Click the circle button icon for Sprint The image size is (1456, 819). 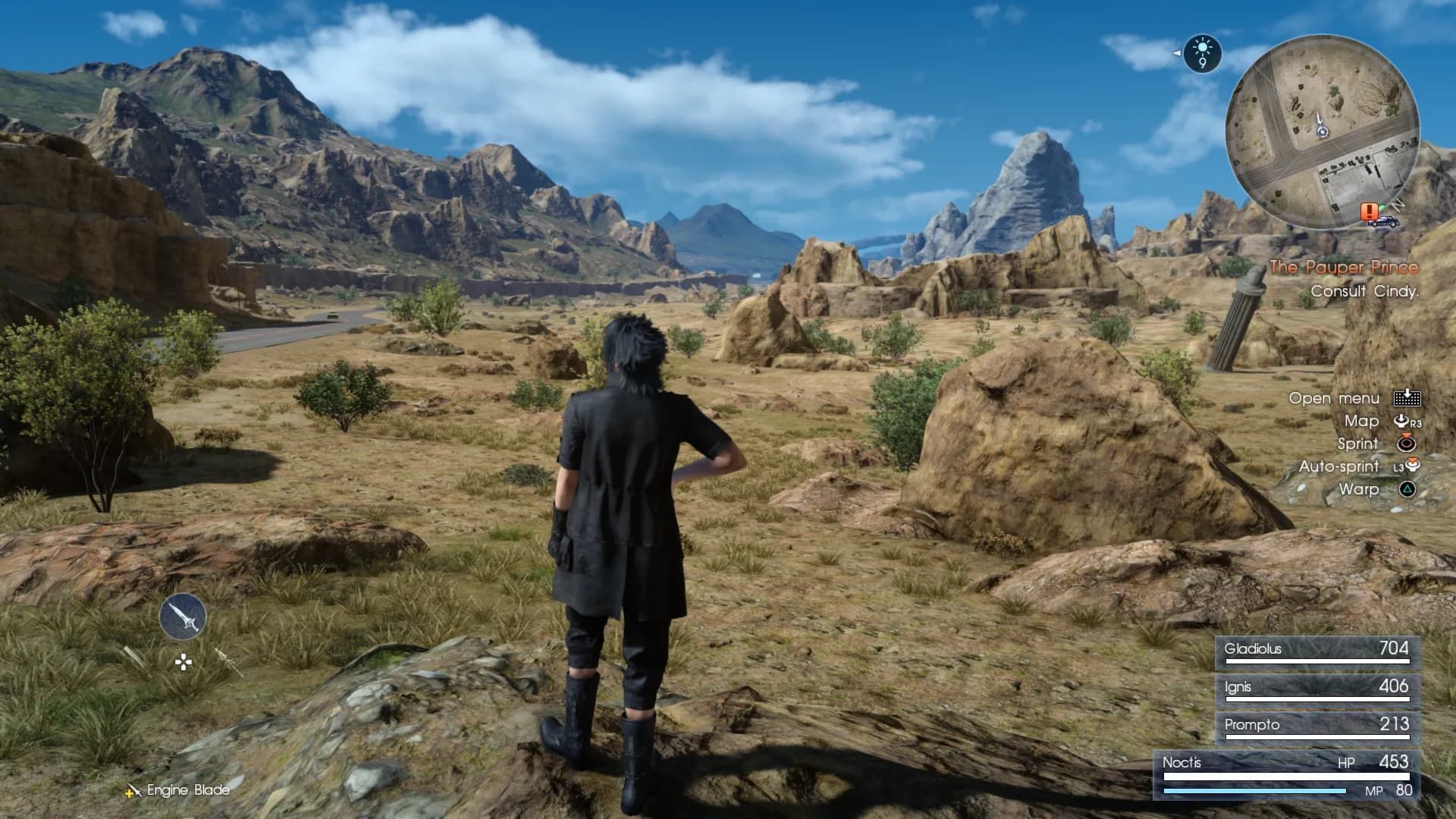click(1405, 444)
